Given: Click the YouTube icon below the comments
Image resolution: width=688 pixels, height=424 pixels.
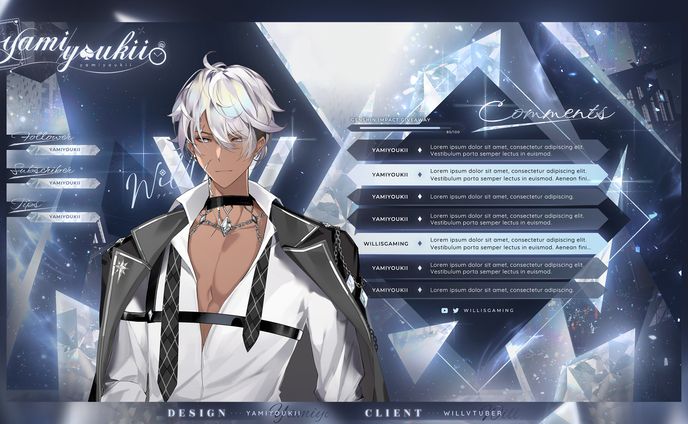Looking at the screenshot, I should (445, 311).
